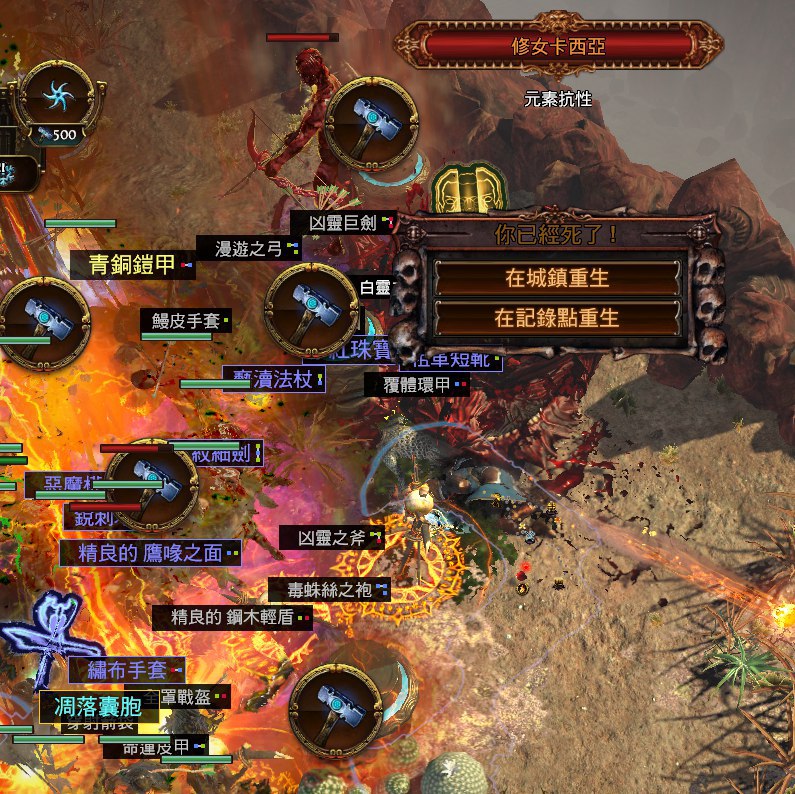Pick up the 覆體環甲 label

(x=416, y=383)
